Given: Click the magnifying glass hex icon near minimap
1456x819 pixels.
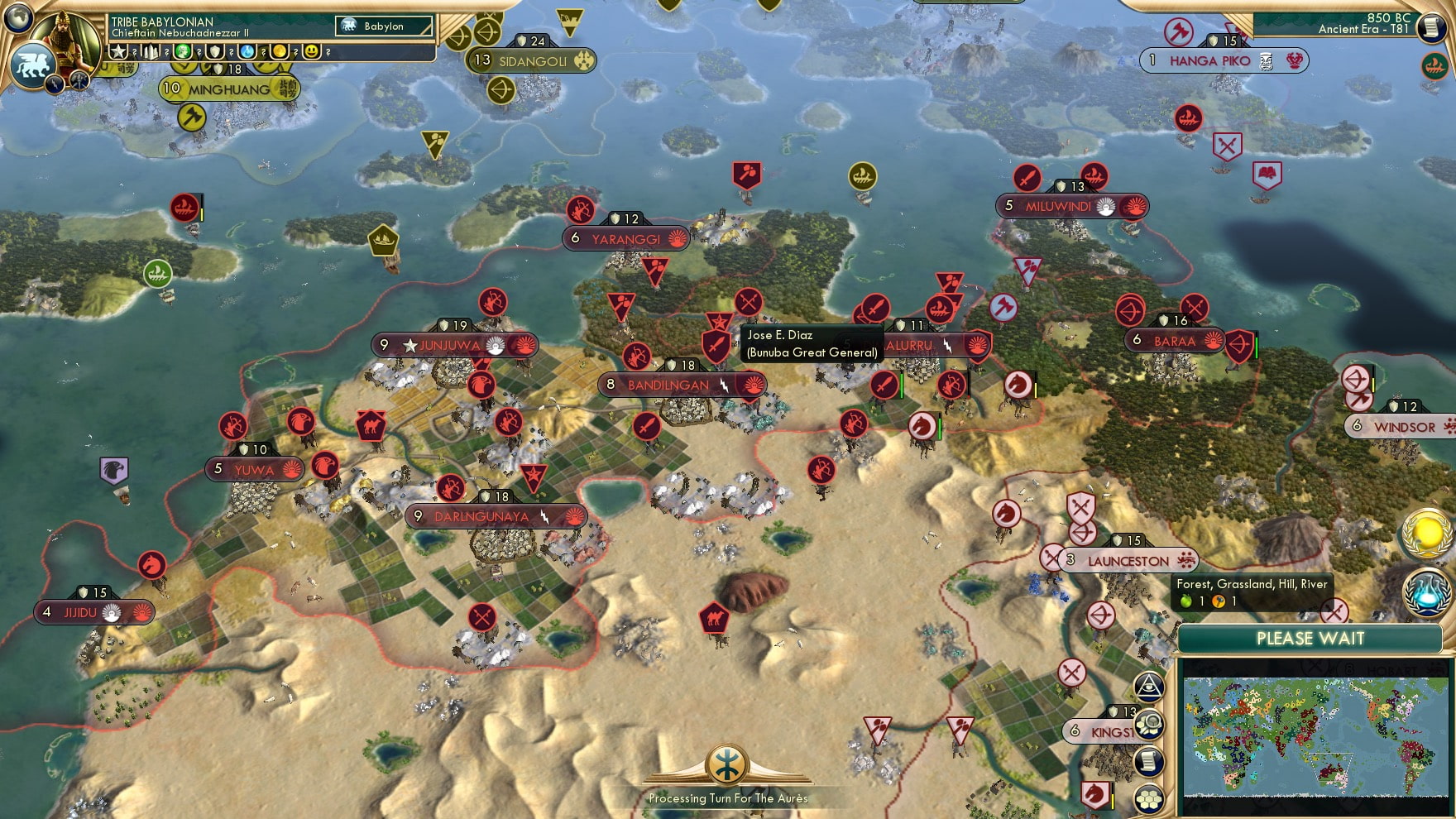Looking at the screenshot, I should tap(1150, 722).
